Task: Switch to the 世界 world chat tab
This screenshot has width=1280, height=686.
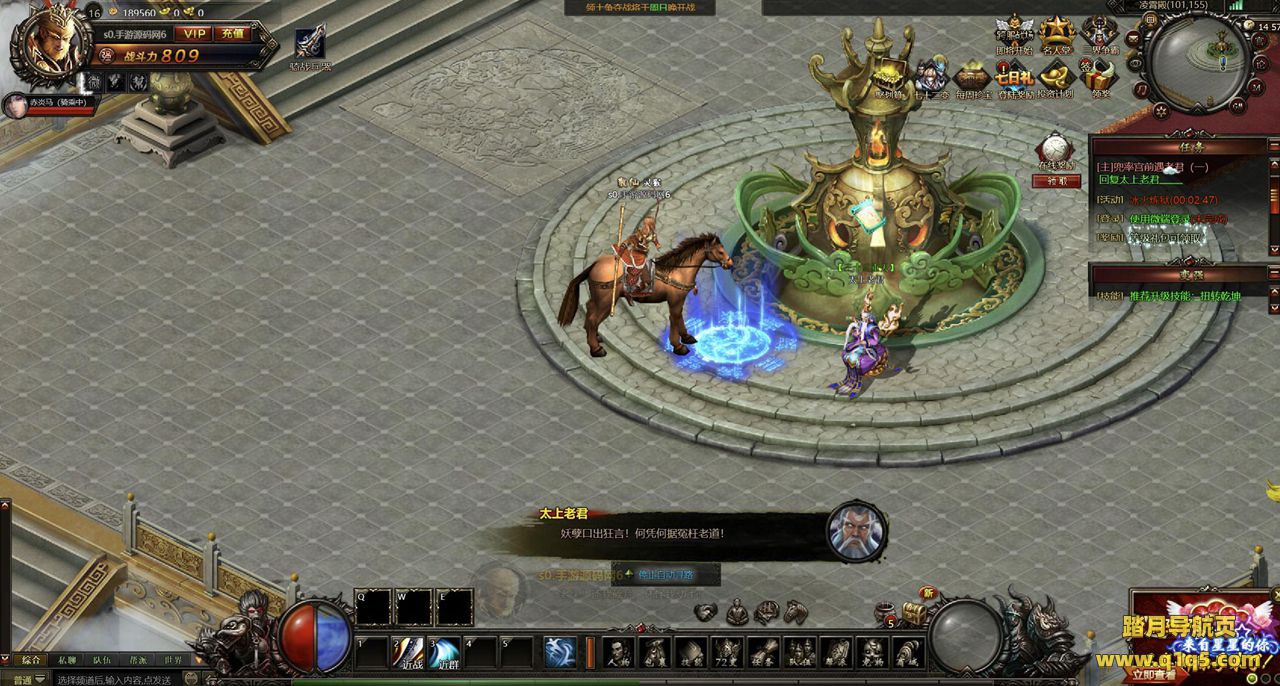Action: coord(173,660)
